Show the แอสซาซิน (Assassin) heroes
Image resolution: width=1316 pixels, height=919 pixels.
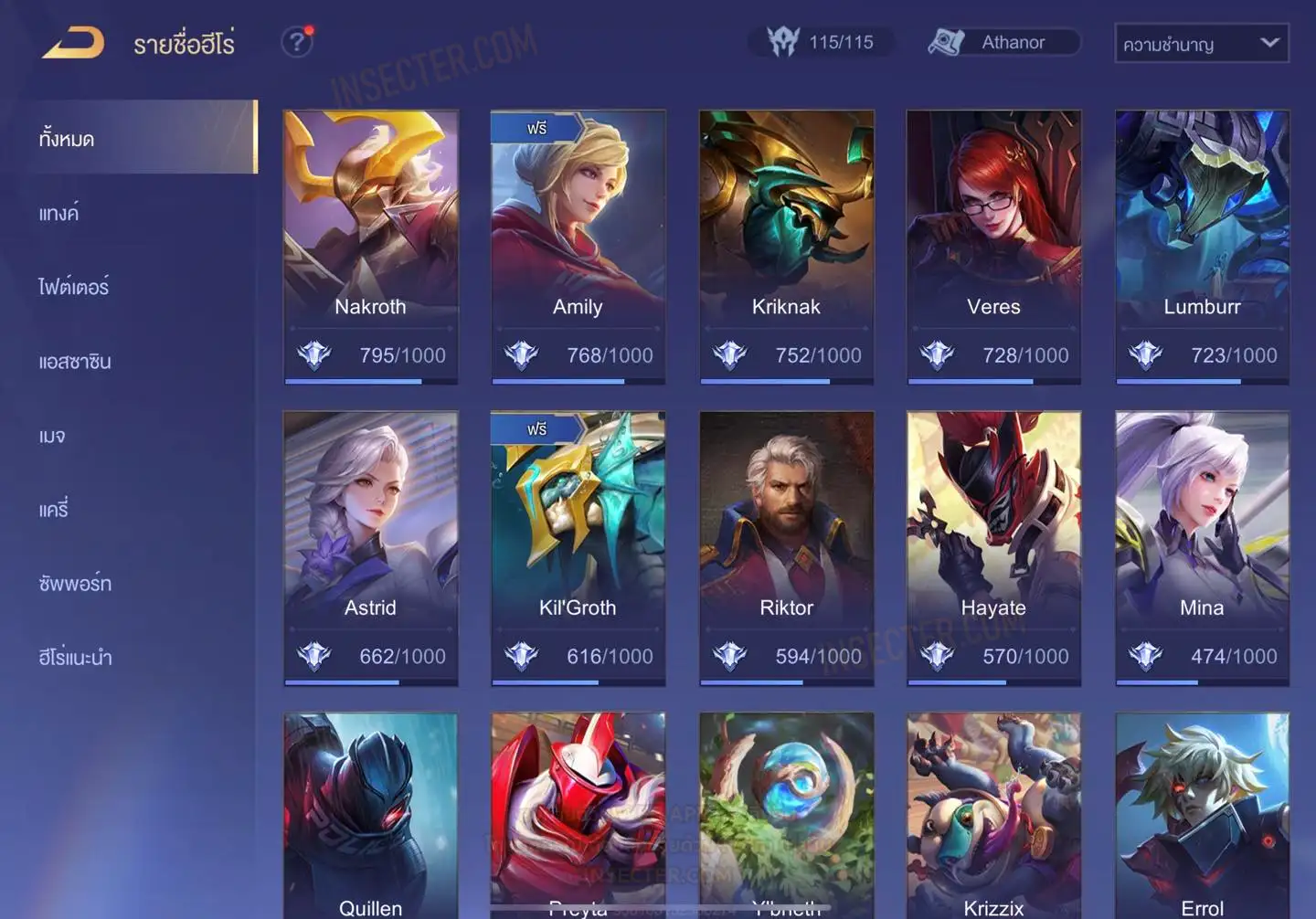(x=75, y=362)
